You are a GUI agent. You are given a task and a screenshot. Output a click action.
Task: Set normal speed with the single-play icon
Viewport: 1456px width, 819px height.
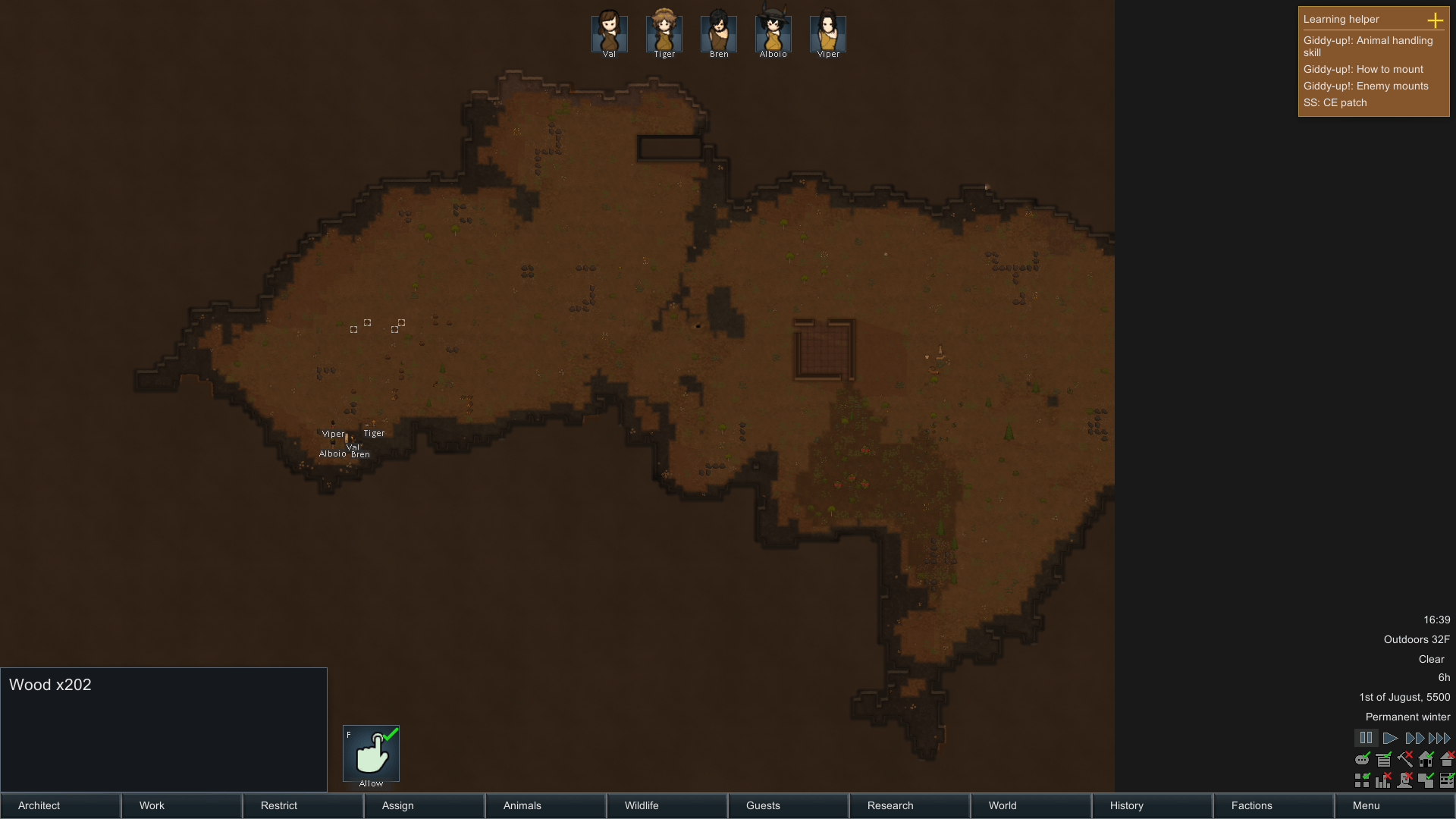(x=1390, y=737)
